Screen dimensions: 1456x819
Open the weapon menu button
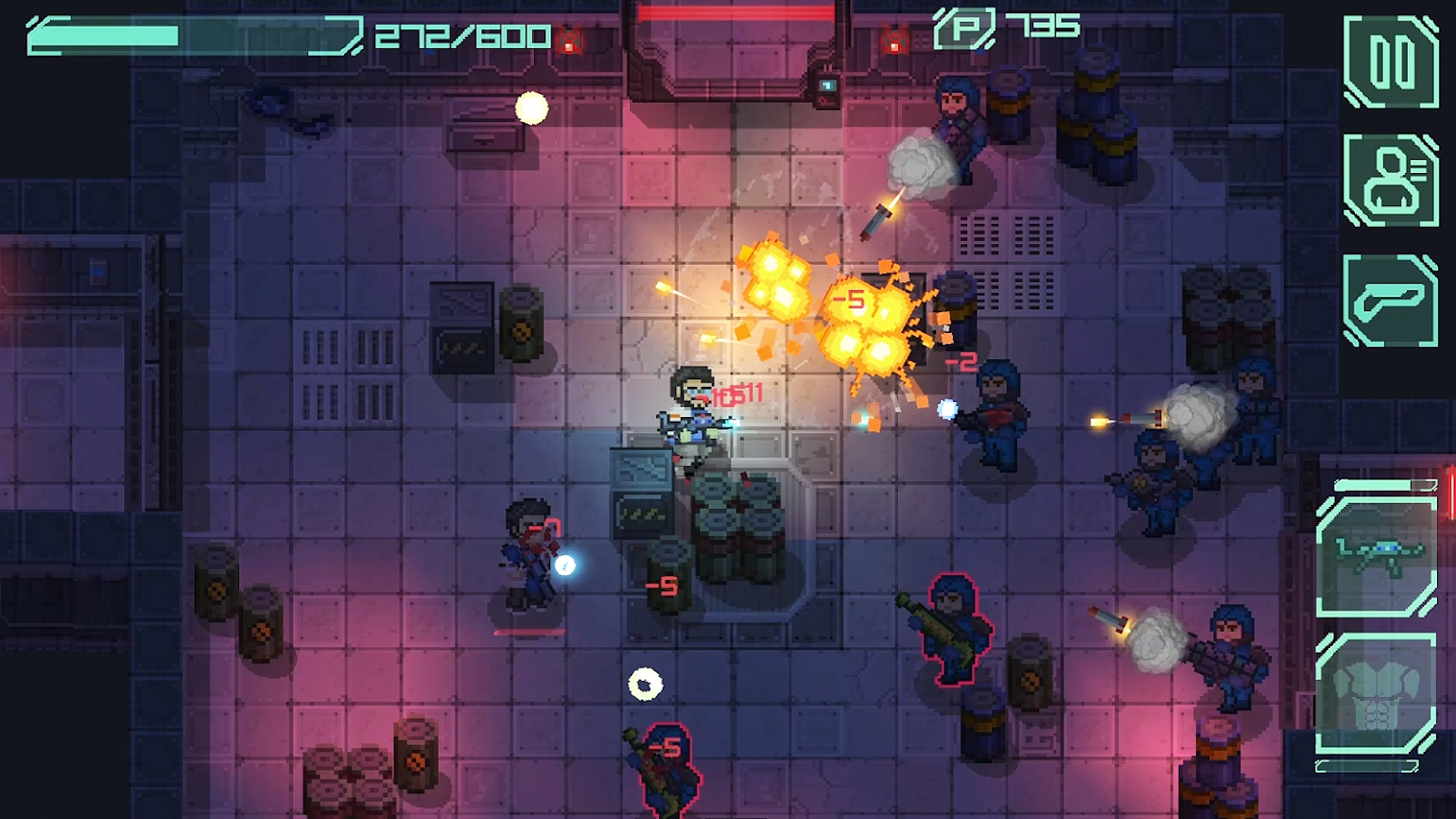click(1391, 301)
